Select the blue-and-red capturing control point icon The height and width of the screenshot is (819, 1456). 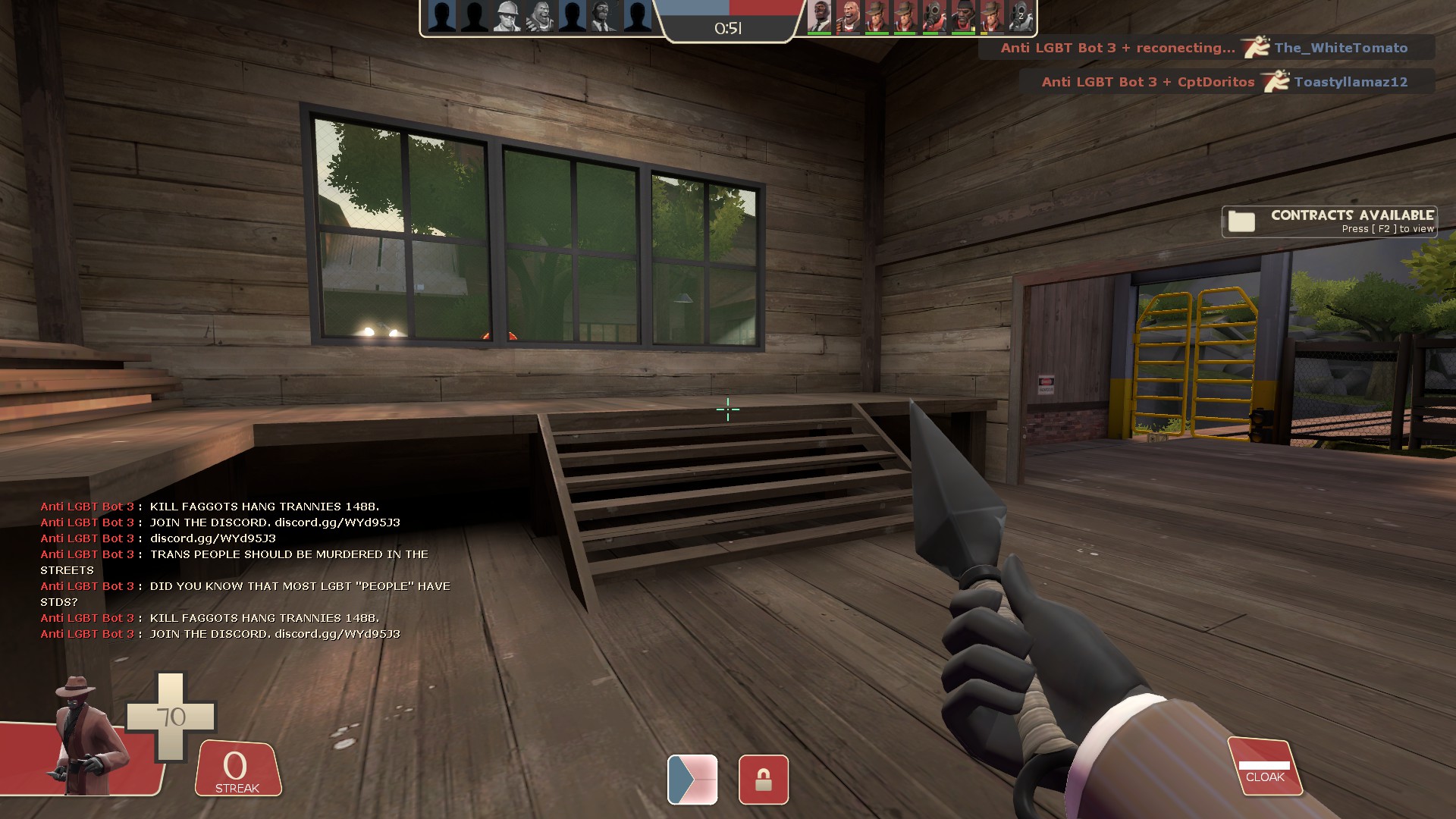coord(692,780)
